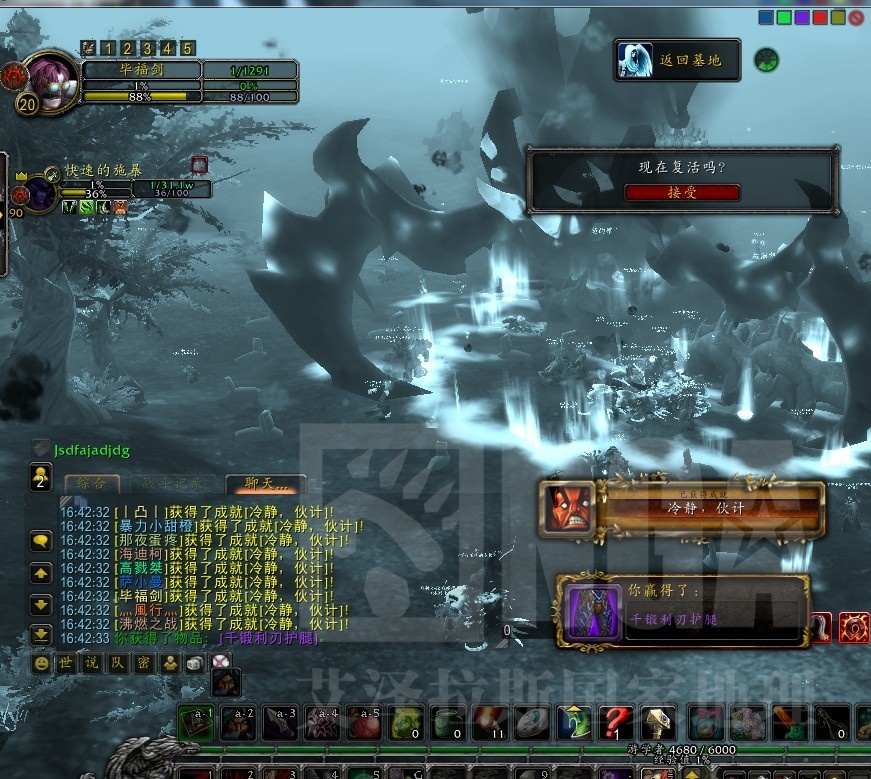Click the player portrait of 毕福剑
Viewport: 871px width, 779px height.
click(48, 78)
